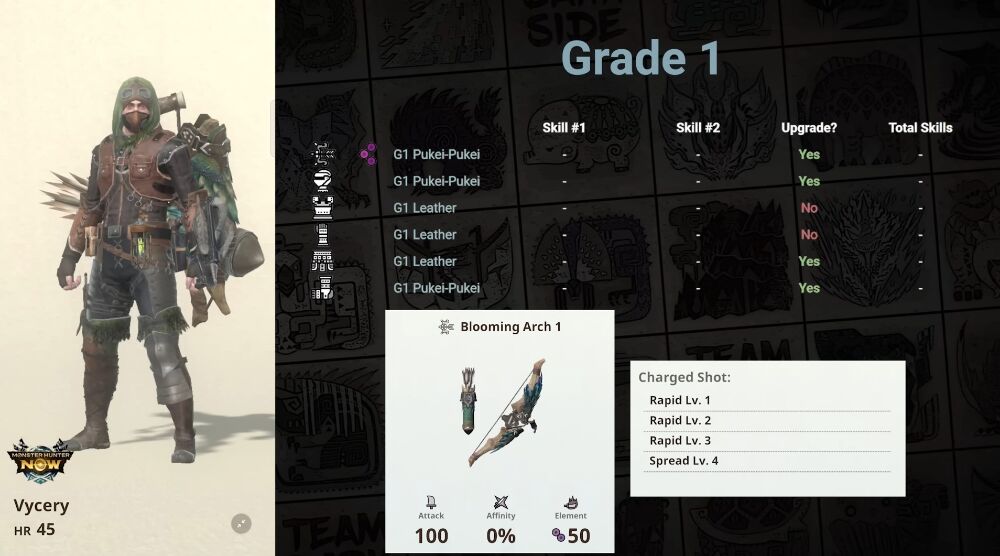Image resolution: width=1000 pixels, height=556 pixels.
Task: Select the chest armor icon
Action: coord(324,208)
